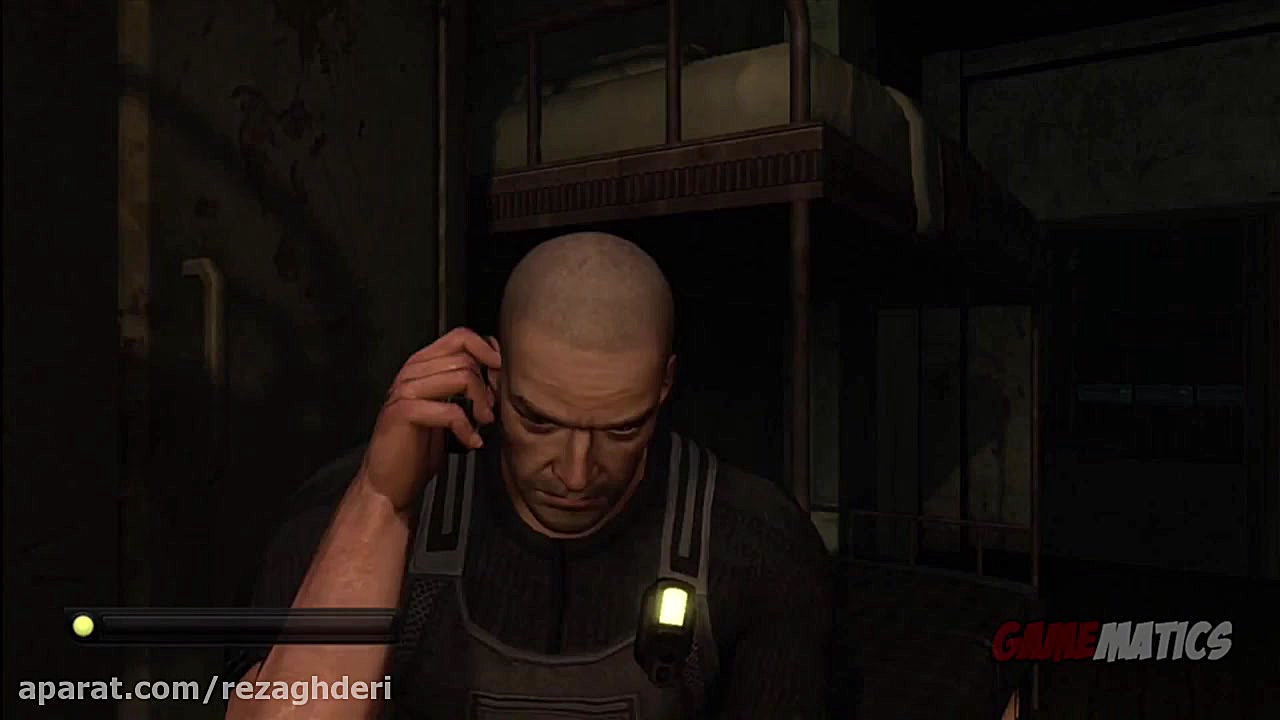Click the green status indicator dot
This screenshot has width=1280, height=720.
point(82,627)
